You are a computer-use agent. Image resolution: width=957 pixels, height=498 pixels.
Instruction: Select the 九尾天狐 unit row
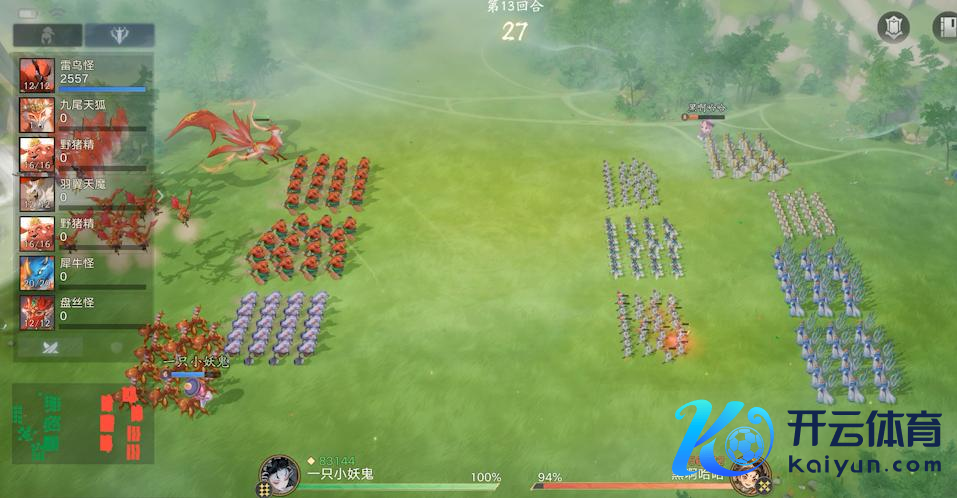[84, 114]
